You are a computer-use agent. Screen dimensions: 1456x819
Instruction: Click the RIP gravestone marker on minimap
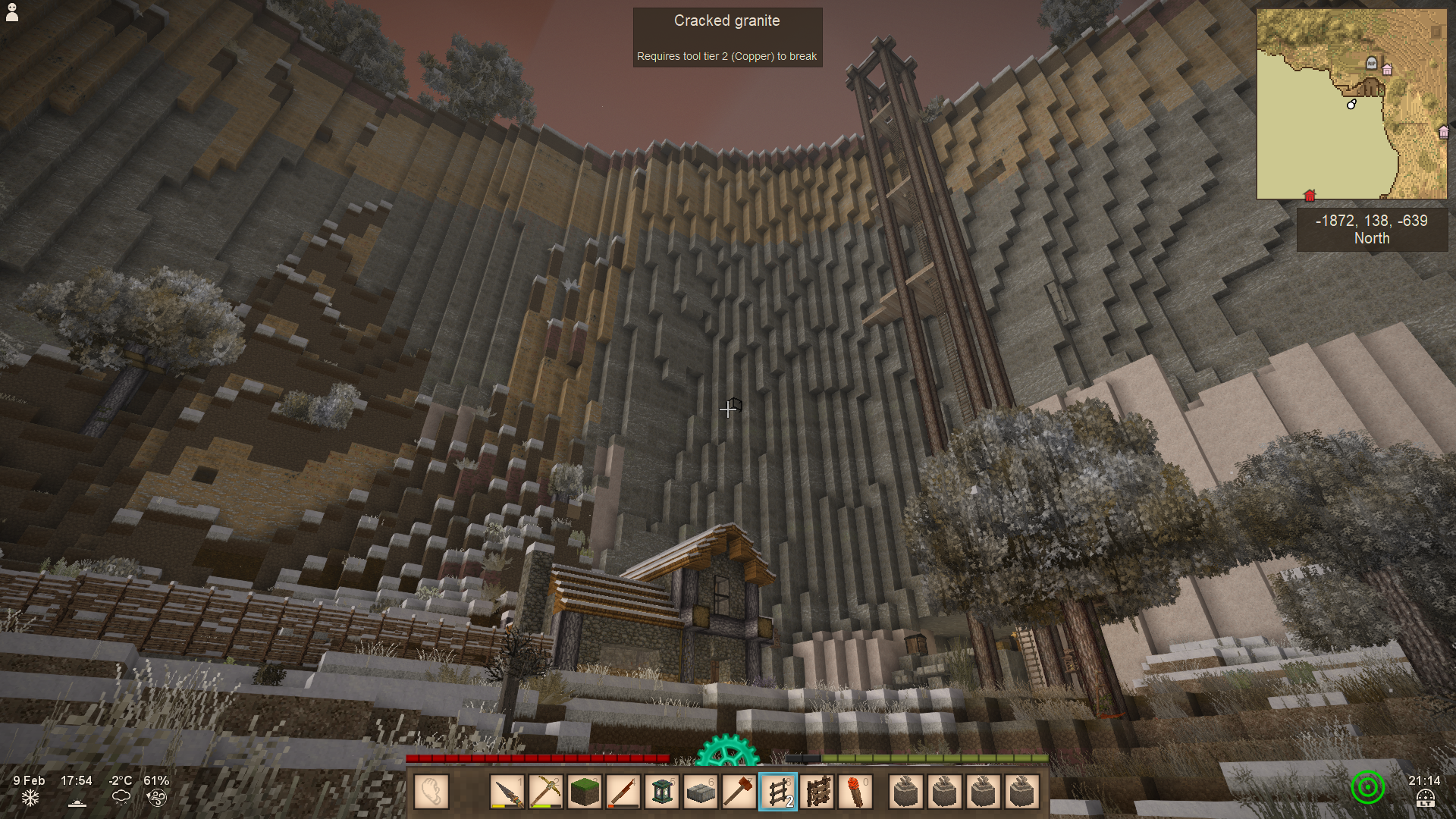point(1371,63)
